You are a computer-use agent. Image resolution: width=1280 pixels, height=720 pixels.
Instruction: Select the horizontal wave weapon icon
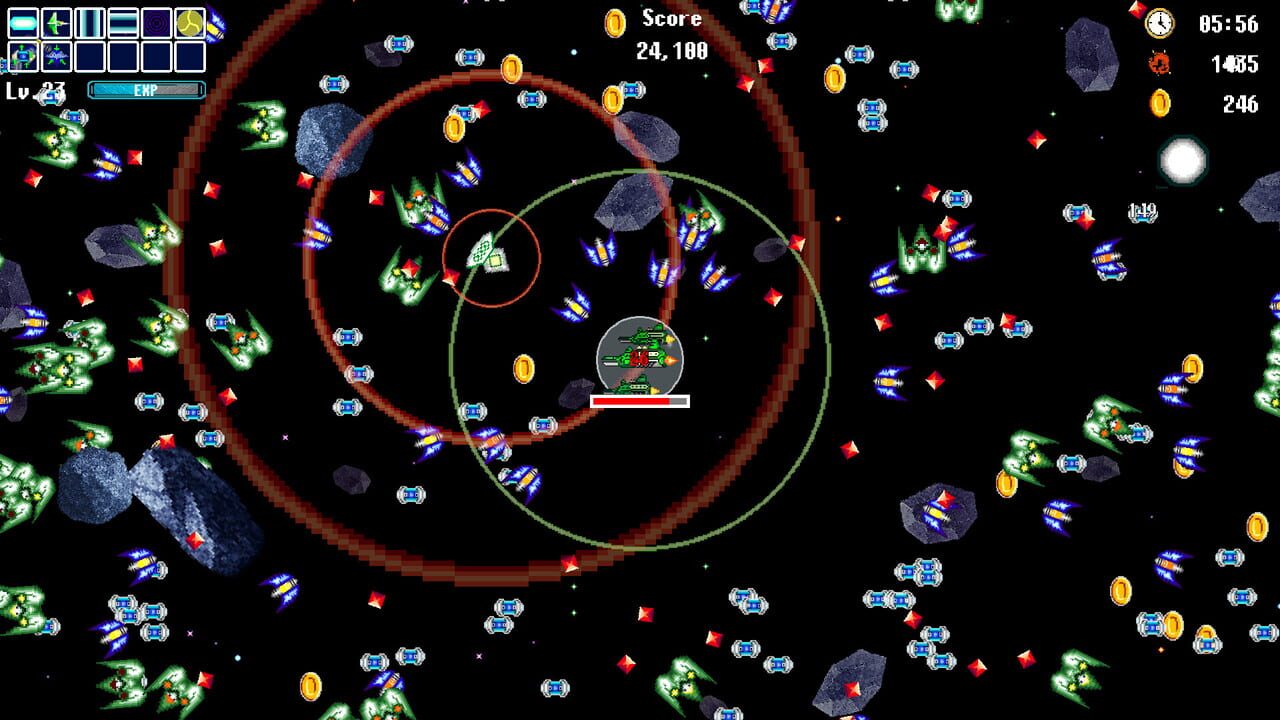(122, 22)
